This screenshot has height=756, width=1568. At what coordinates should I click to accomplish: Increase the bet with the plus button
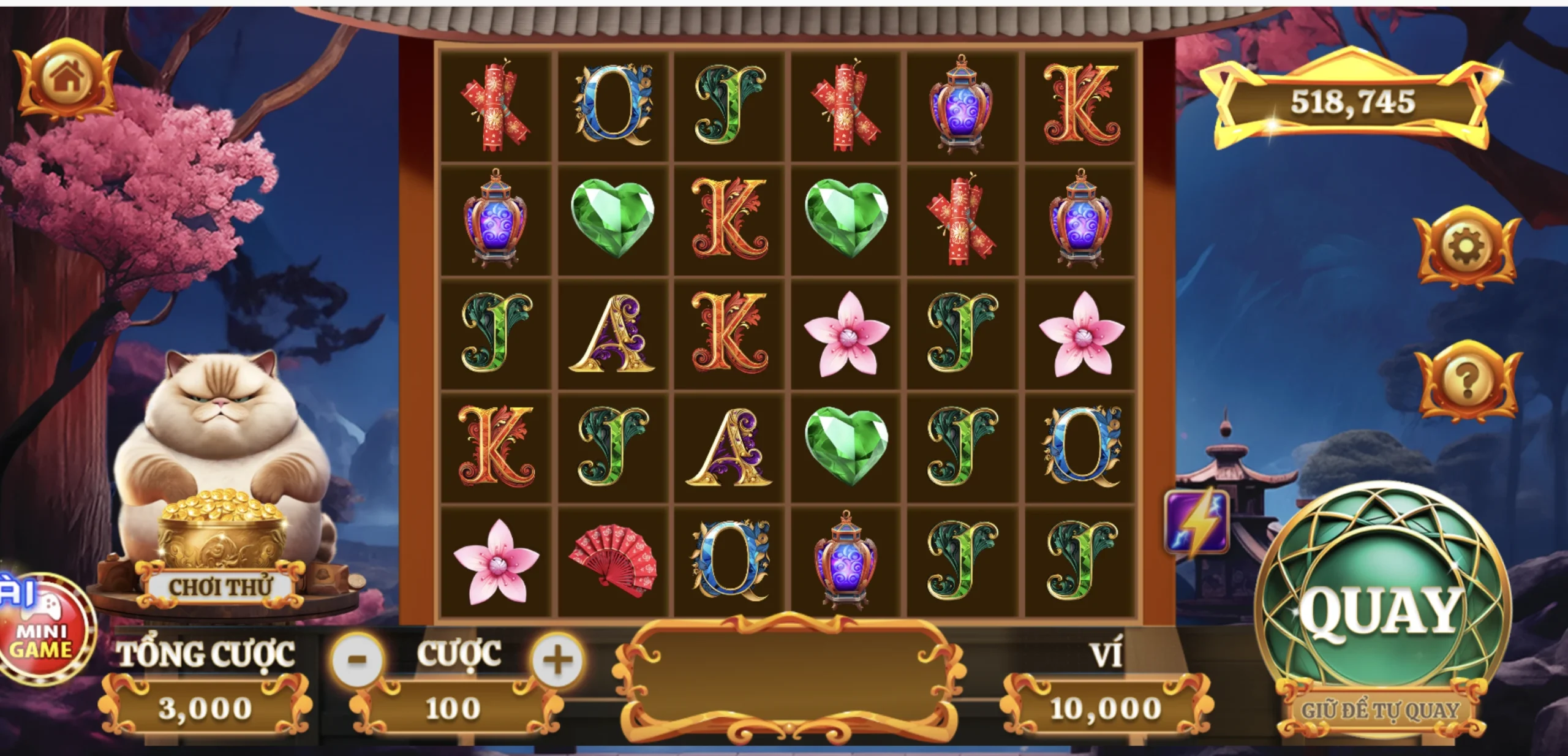click(x=557, y=660)
